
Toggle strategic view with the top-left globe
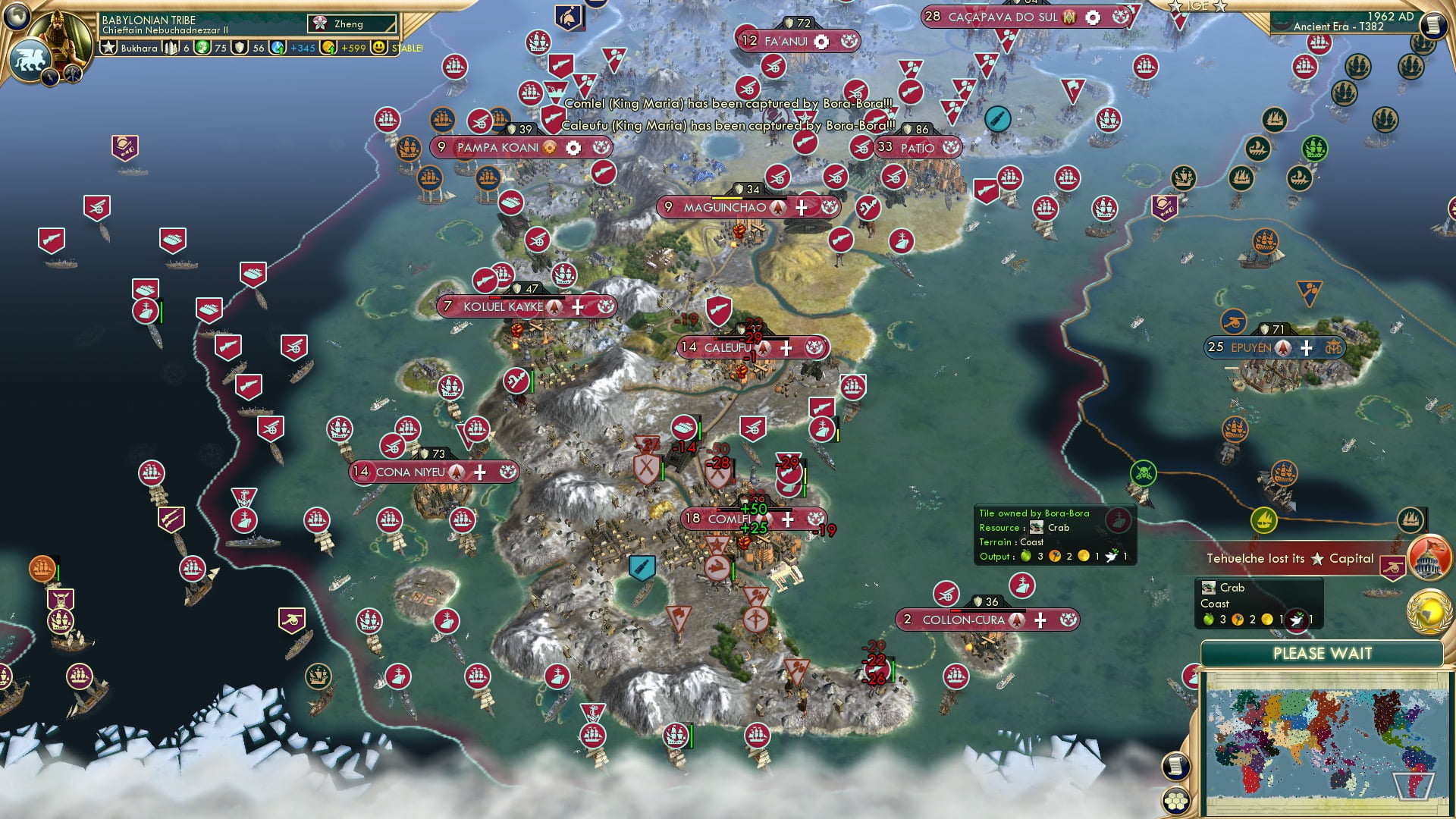tap(15, 17)
